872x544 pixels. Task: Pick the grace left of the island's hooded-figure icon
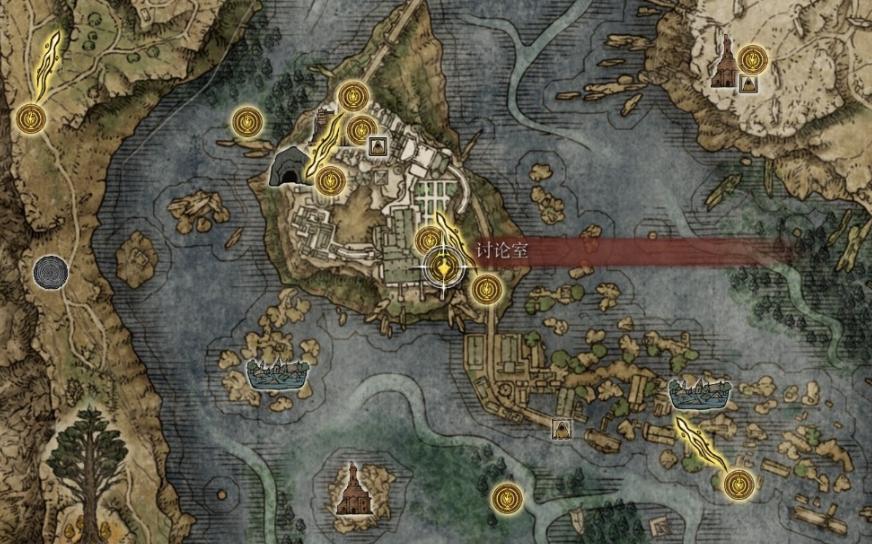click(x=361, y=130)
